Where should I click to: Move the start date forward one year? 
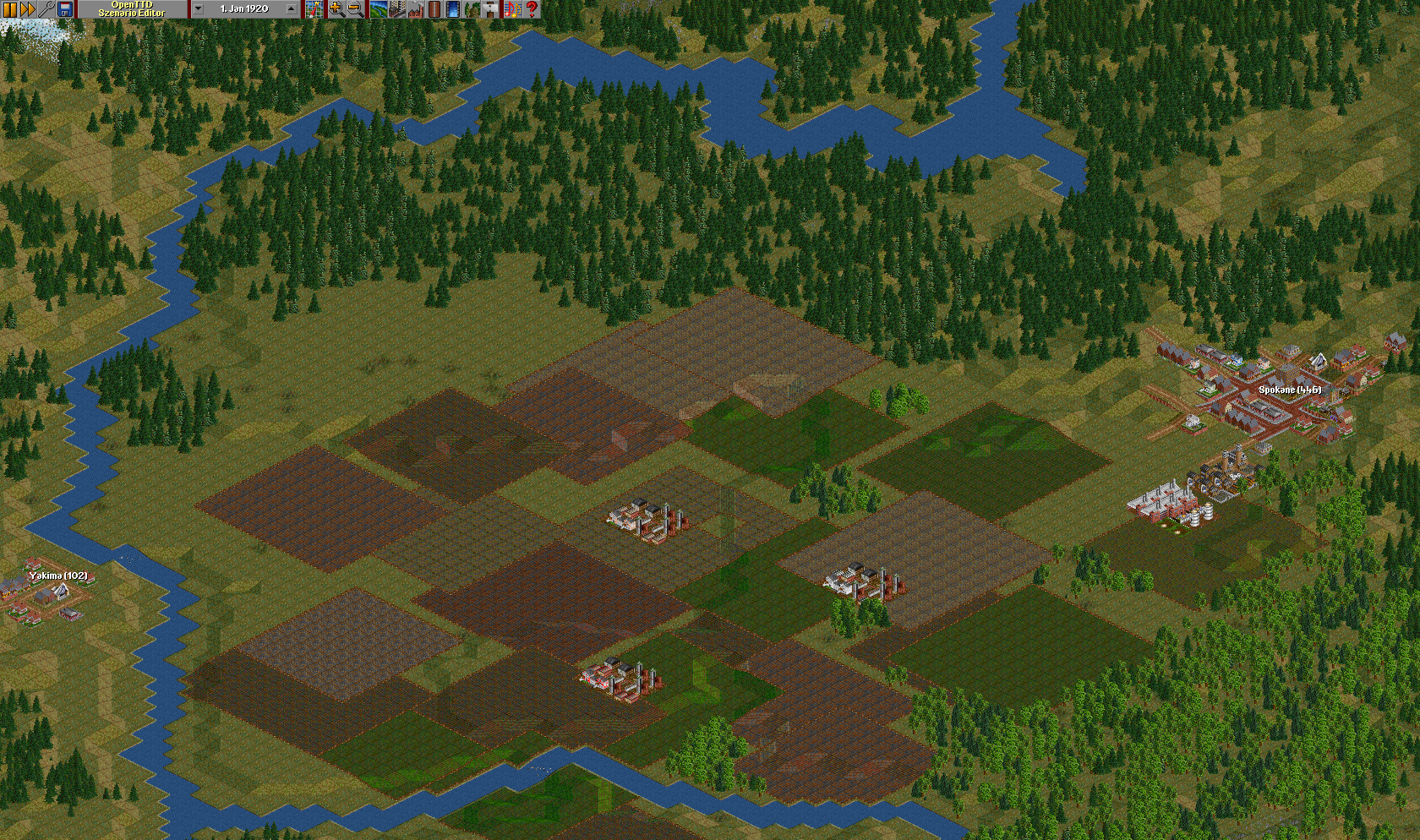click(292, 9)
